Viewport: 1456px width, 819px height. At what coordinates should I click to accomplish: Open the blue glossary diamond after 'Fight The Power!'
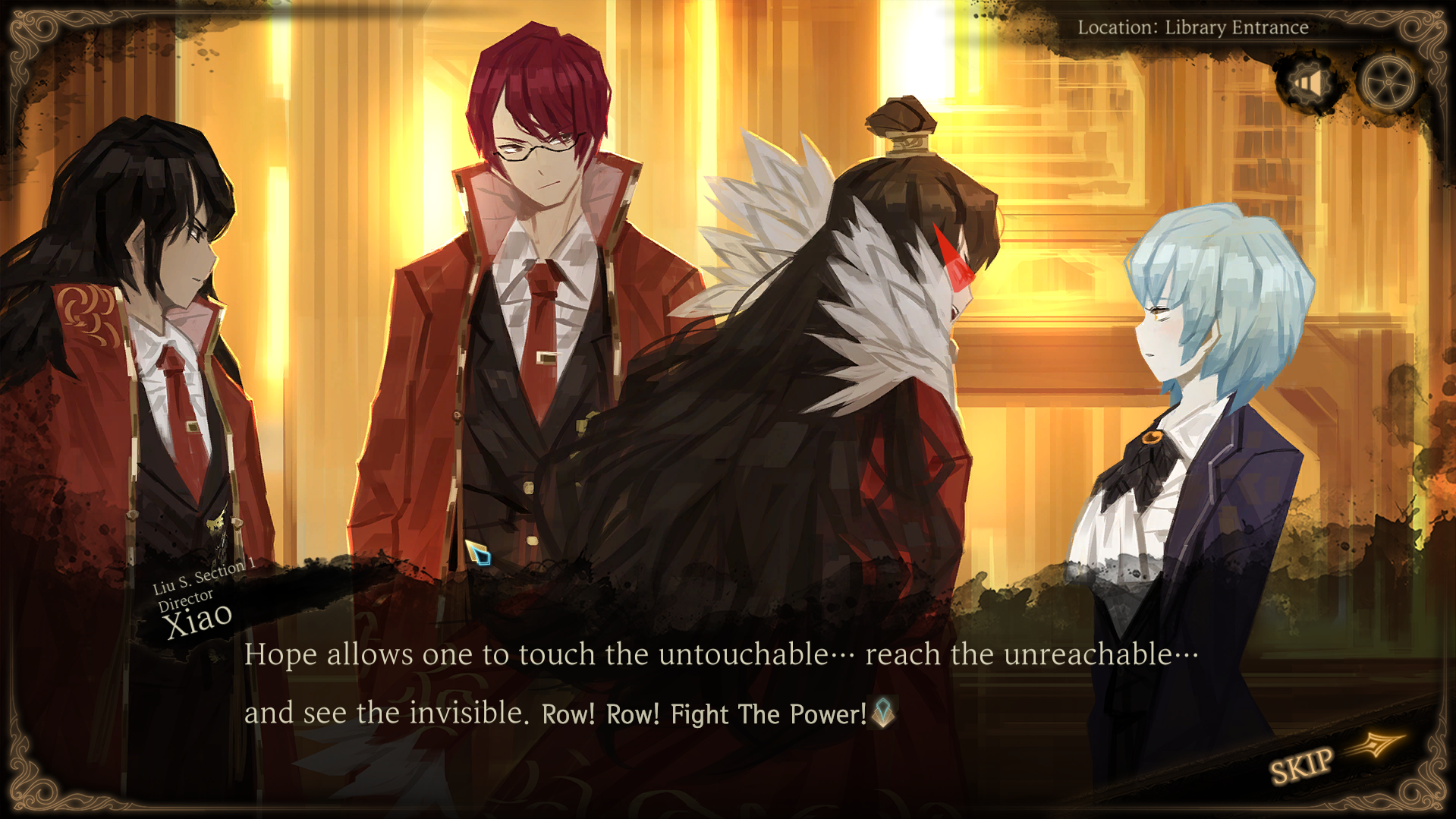[x=884, y=713]
